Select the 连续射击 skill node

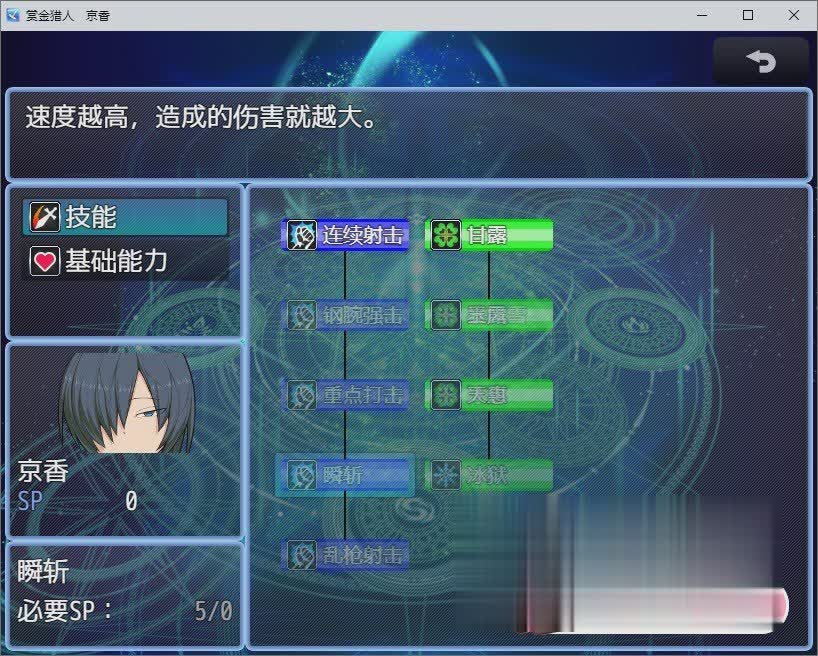click(x=347, y=235)
